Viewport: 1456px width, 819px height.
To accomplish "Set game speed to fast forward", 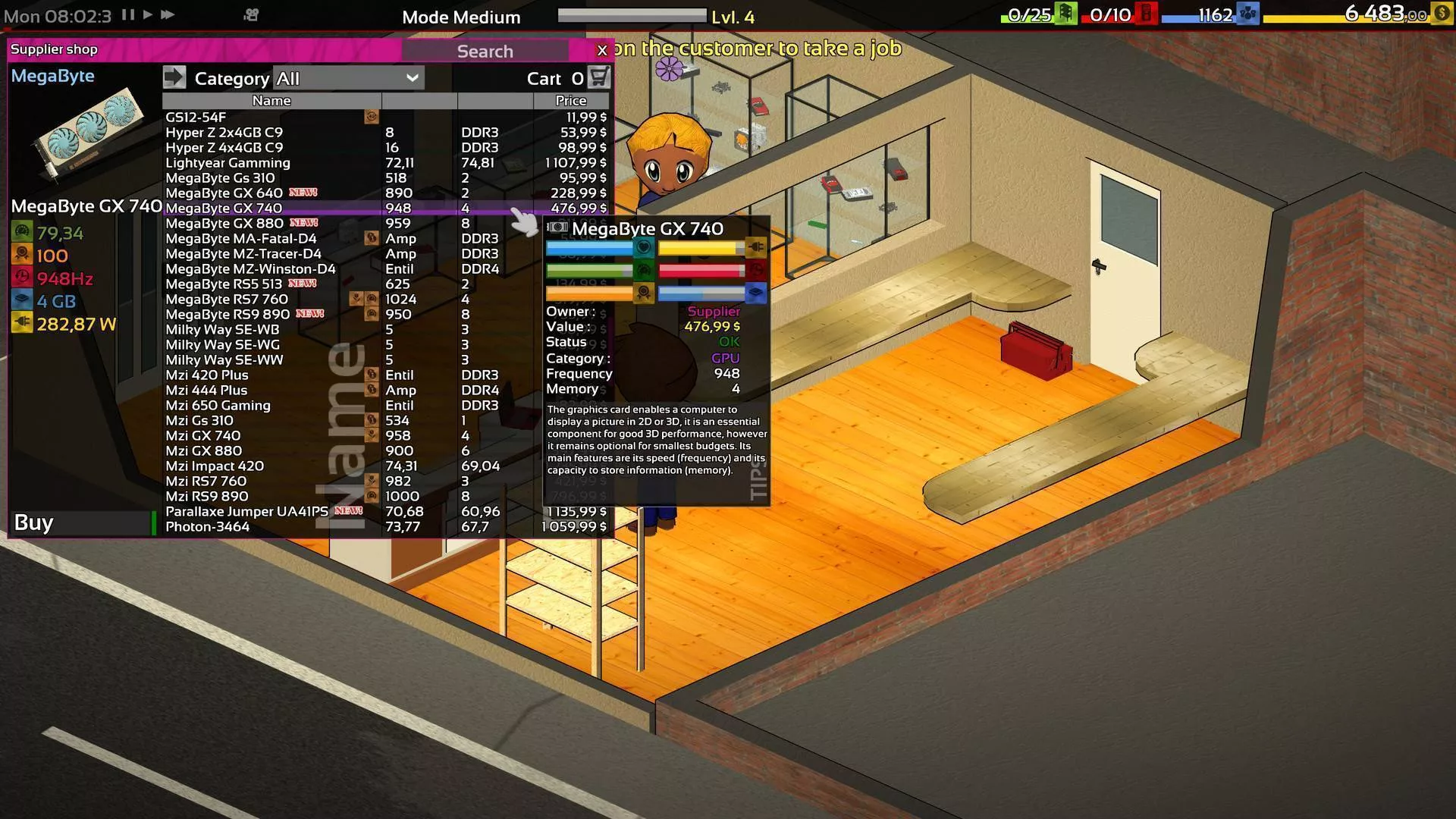I will (168, 14).
